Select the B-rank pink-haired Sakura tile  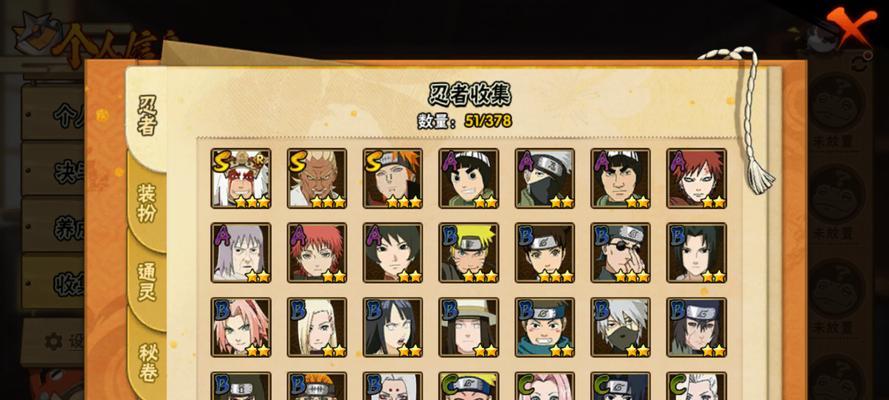[x=241, y=327]
